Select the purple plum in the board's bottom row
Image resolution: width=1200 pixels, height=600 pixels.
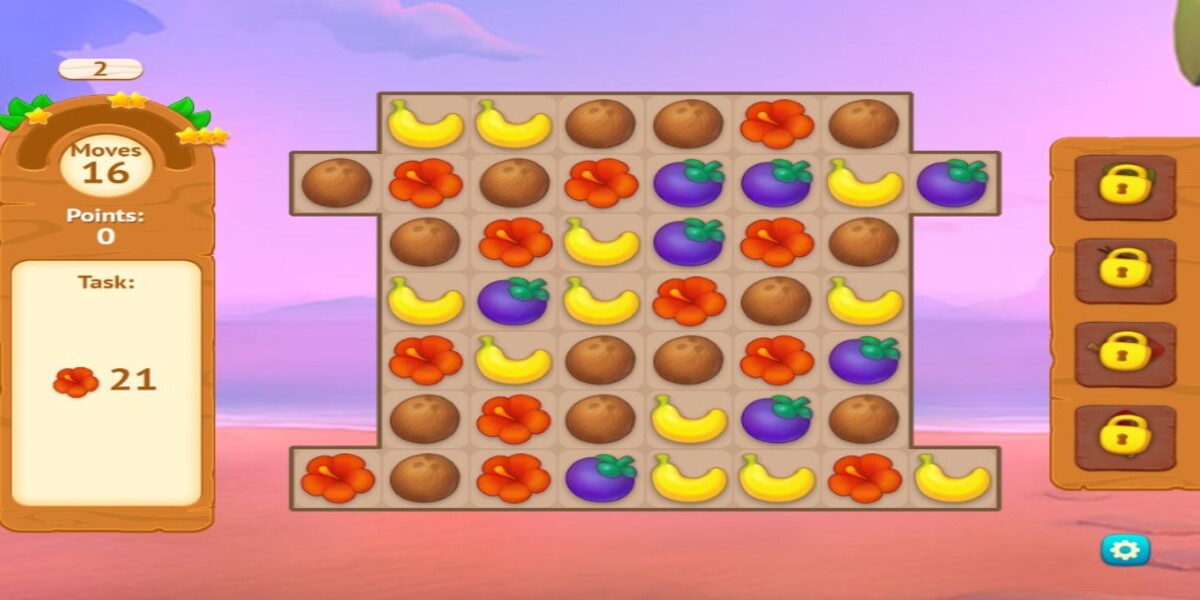[600, 478]
